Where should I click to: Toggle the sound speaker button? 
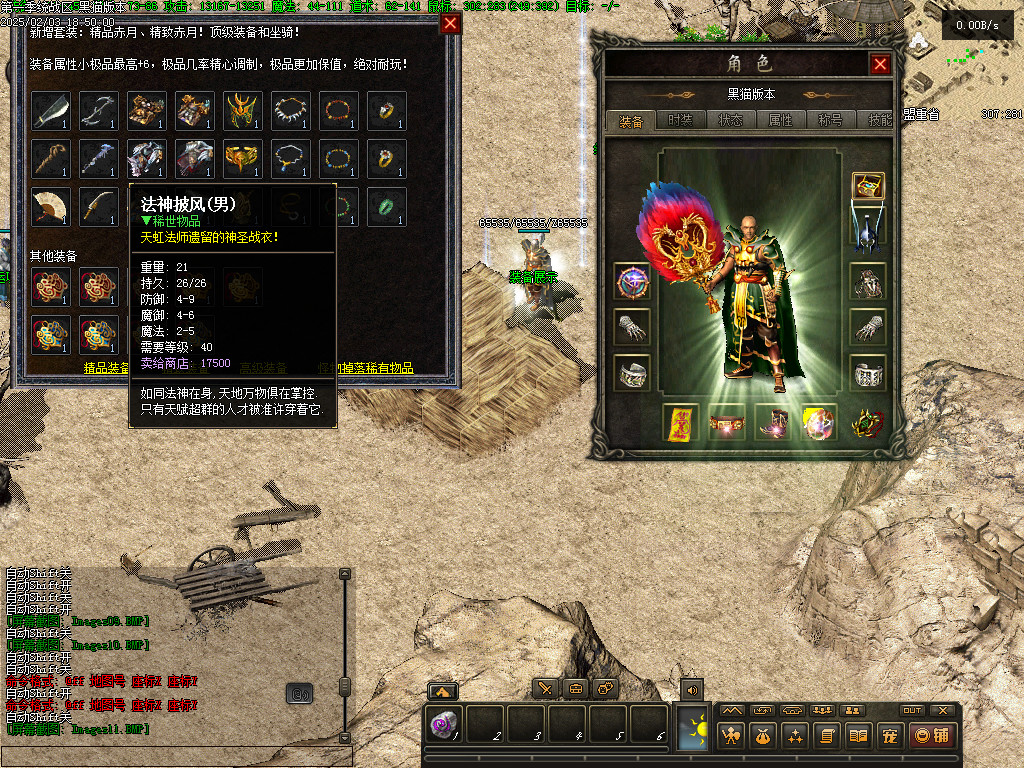click(x=691, y=689)
